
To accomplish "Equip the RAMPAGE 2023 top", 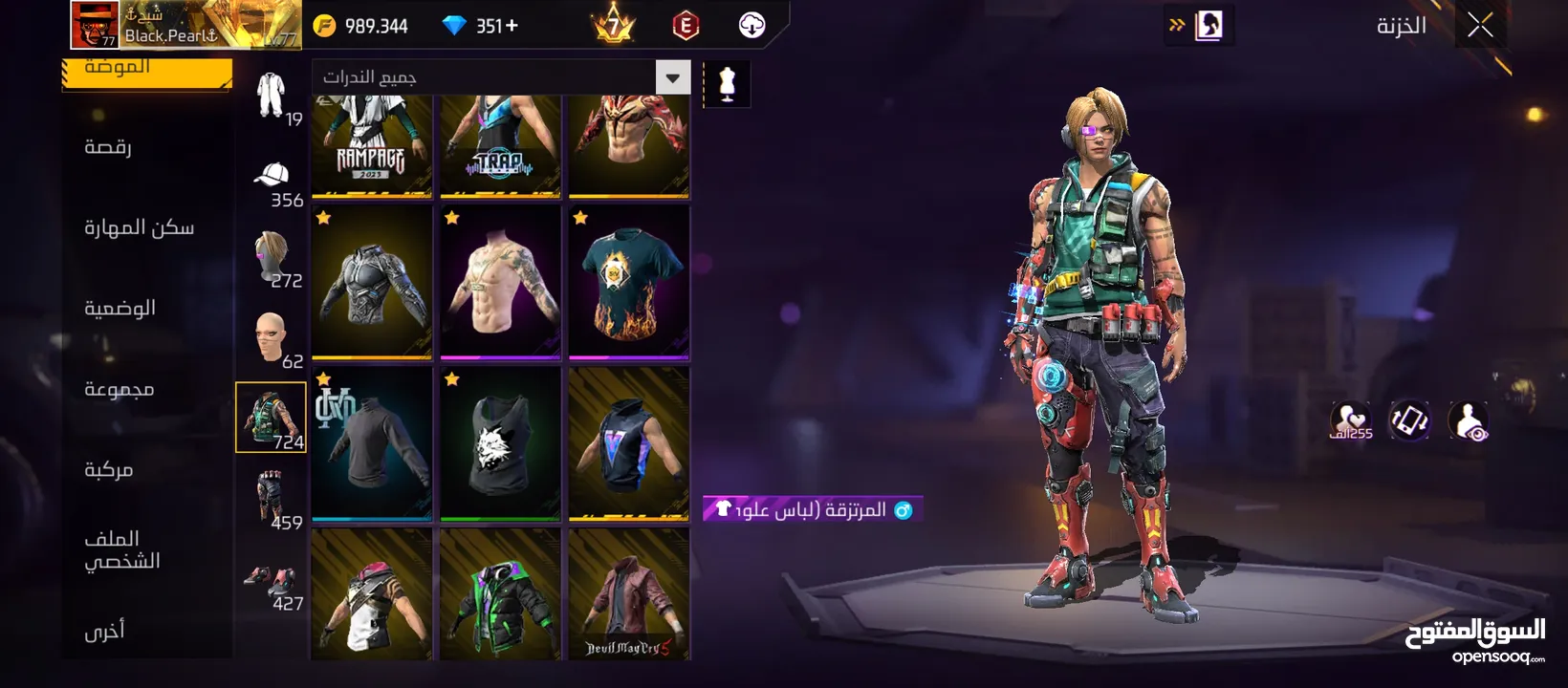I will point(371,146).
